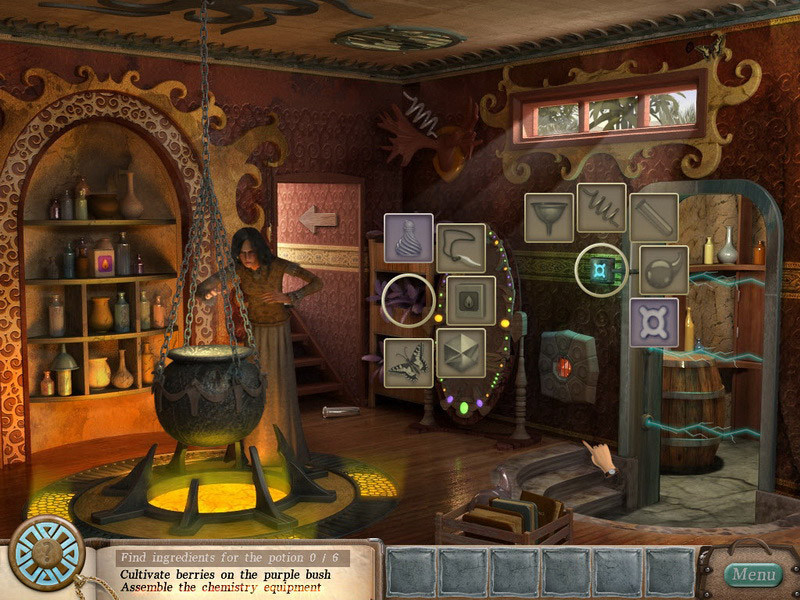Activate the circled purple bush hotspot
Viewport: 800px width, 600px height.
click(x=408, y=300)
